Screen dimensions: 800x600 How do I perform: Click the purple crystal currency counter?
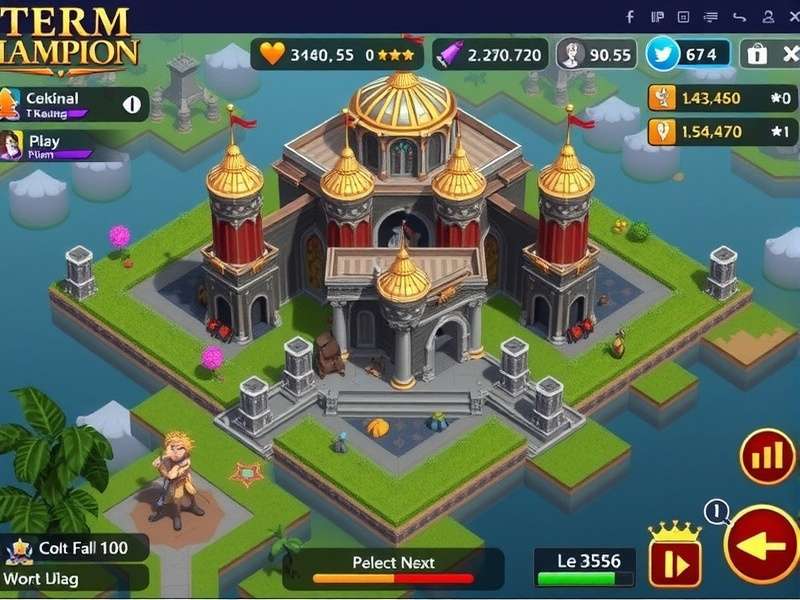(490, 54)
